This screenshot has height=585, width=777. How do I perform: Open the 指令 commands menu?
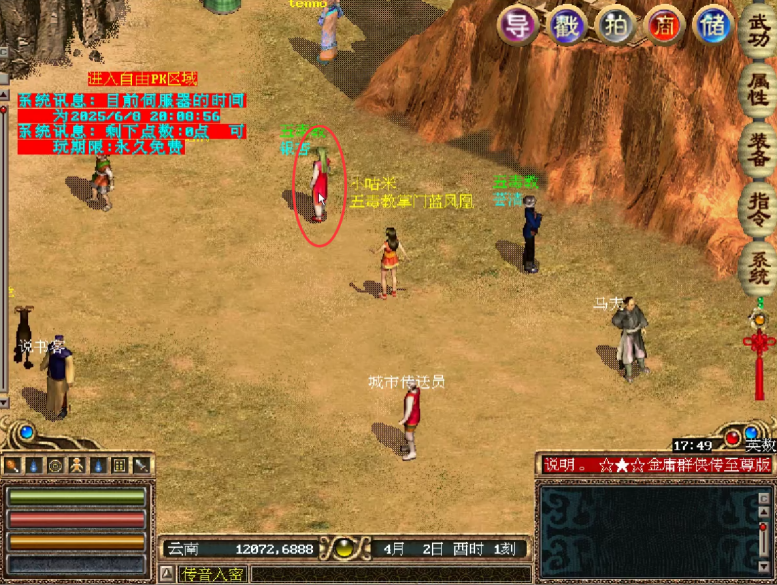click(757, 209)
